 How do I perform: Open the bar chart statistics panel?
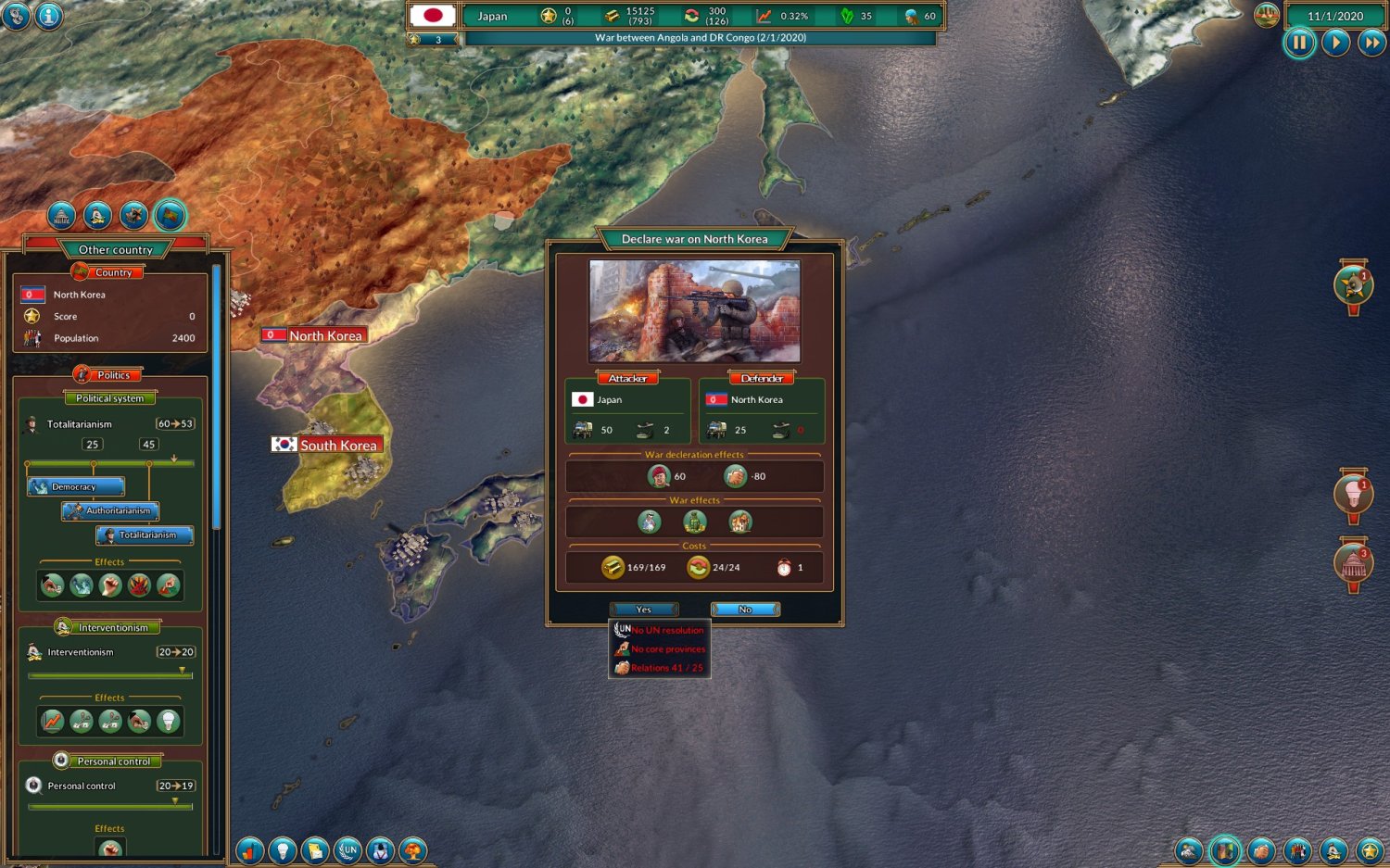[x=250, y=849]
